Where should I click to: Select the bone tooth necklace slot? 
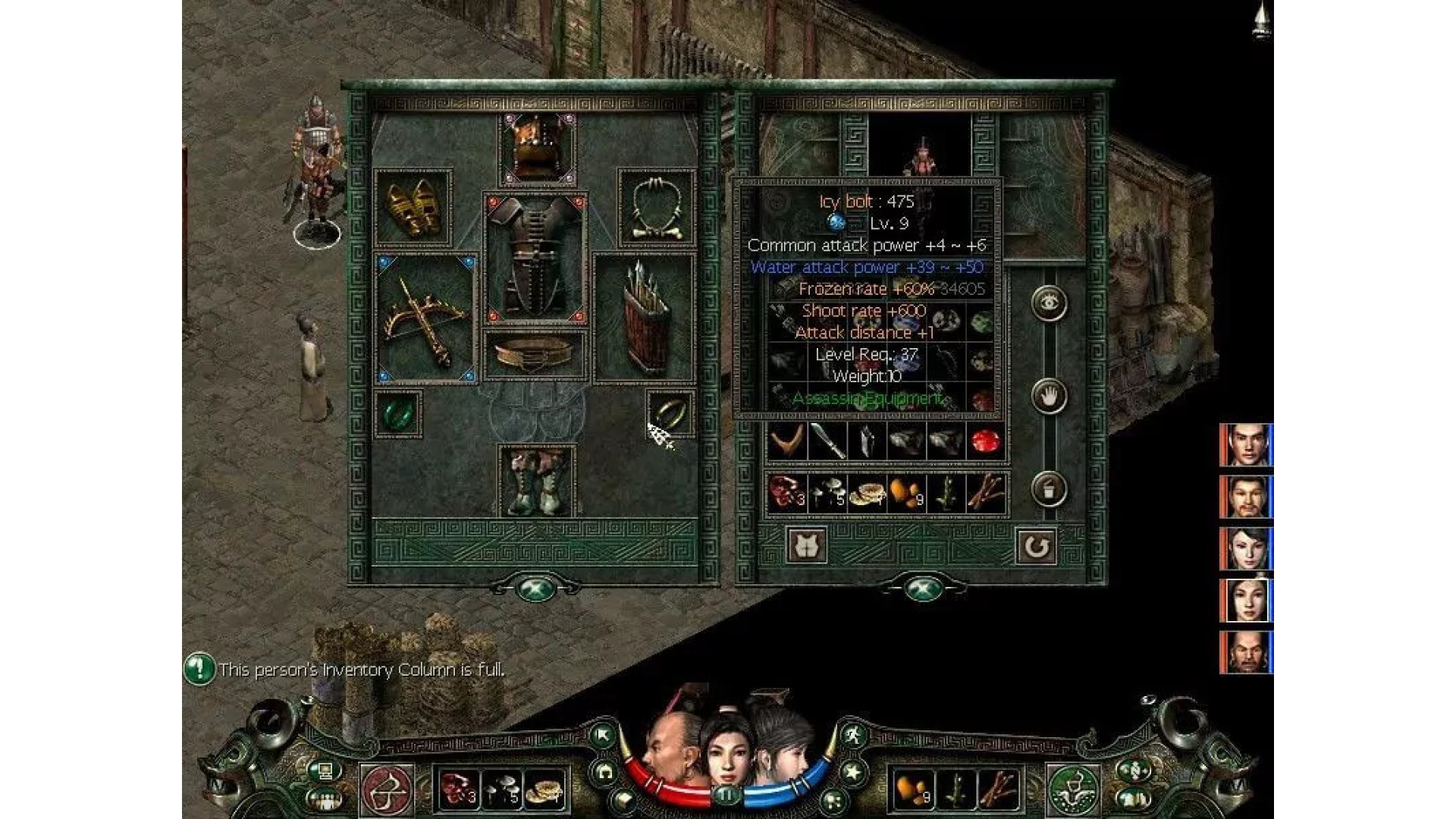pyautogui.click(x=657, y=209)
